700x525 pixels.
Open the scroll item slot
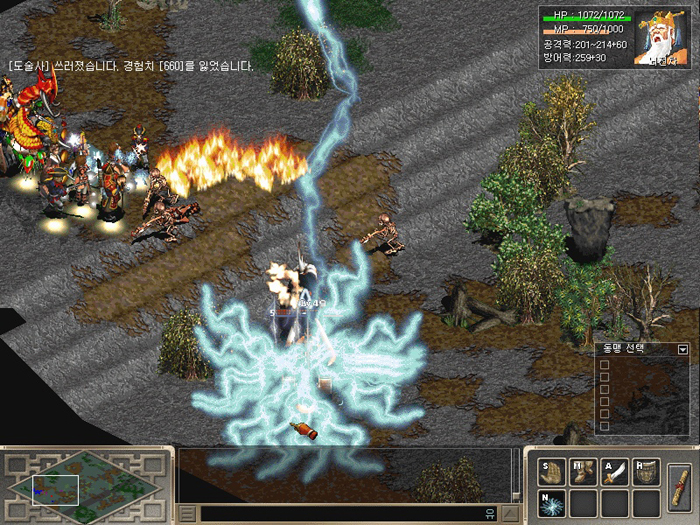point(679,485)
